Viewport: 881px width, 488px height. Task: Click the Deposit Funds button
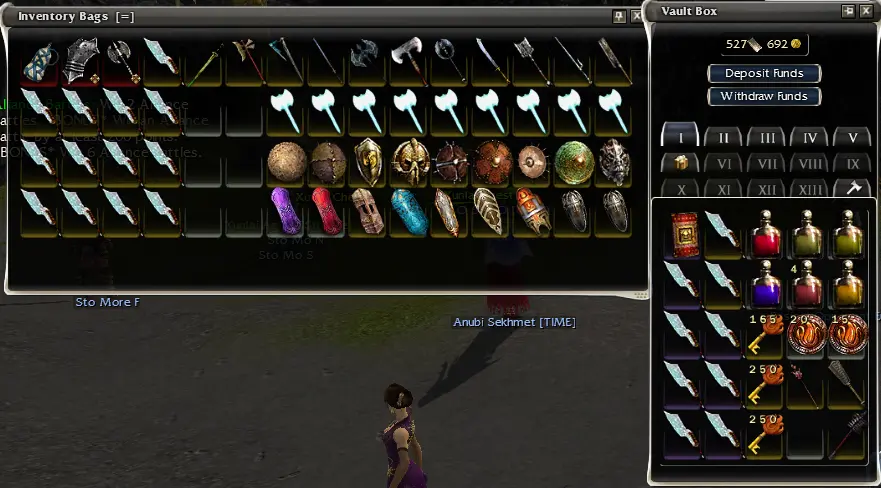764,73
